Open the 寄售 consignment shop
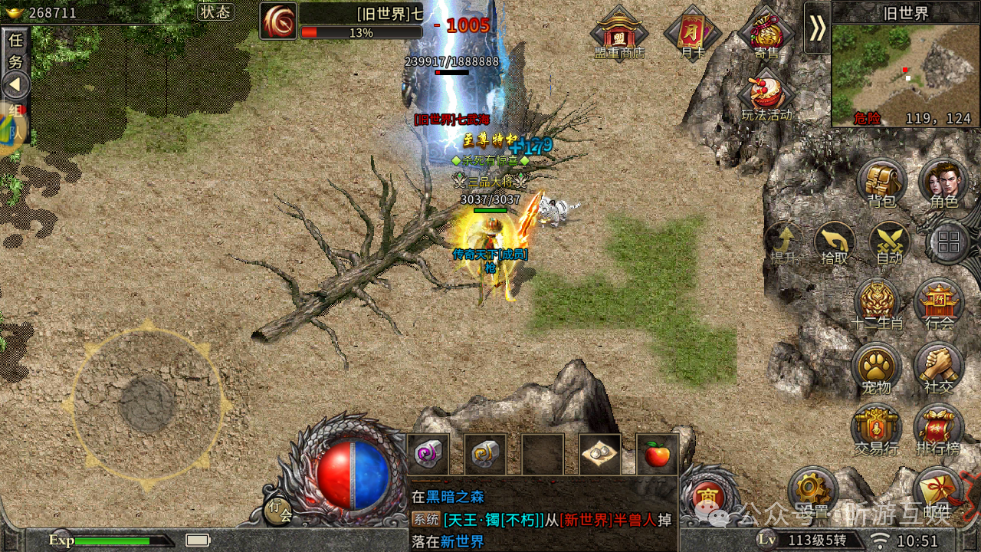Screen dimensions: 981x552 click(x=766, y=33)
